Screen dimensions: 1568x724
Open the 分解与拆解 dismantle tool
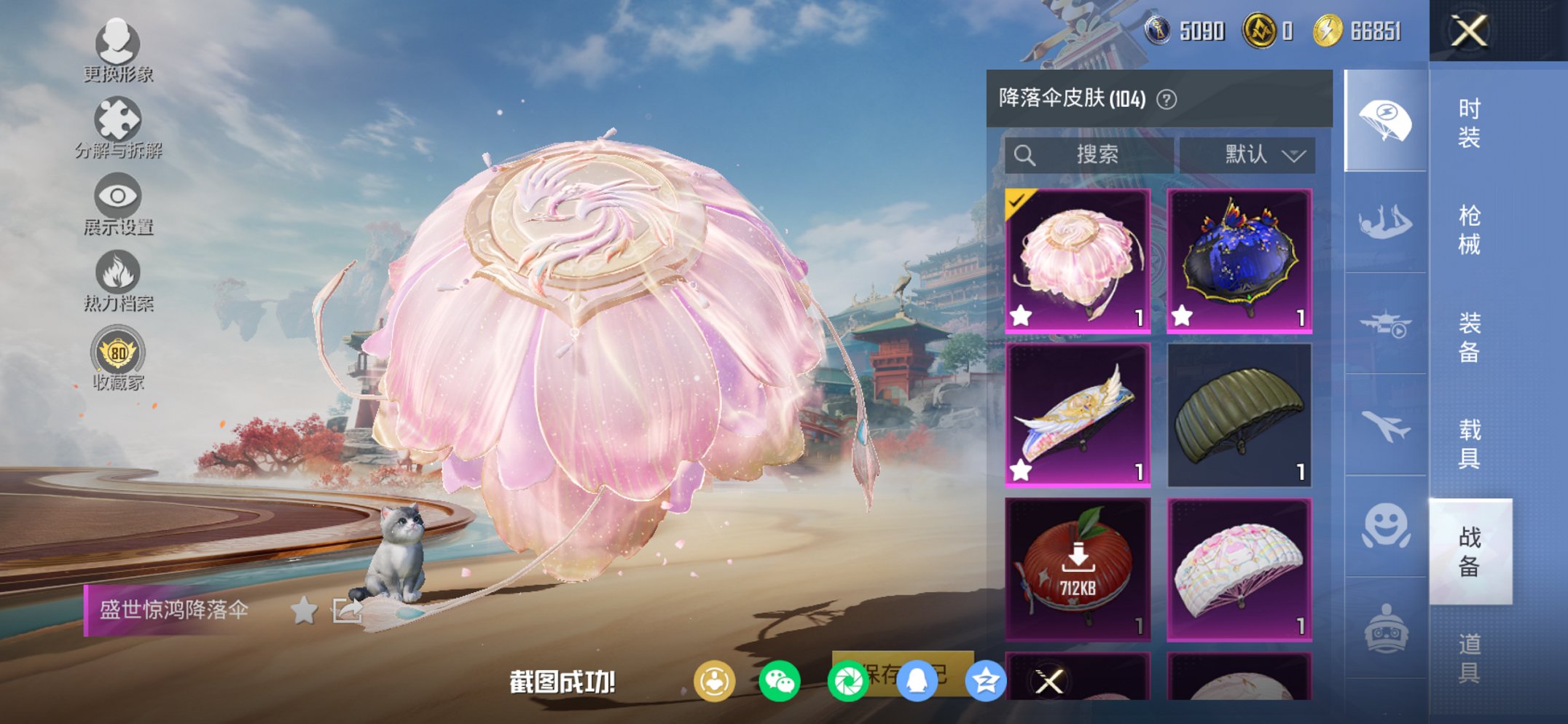click(119, 117)
